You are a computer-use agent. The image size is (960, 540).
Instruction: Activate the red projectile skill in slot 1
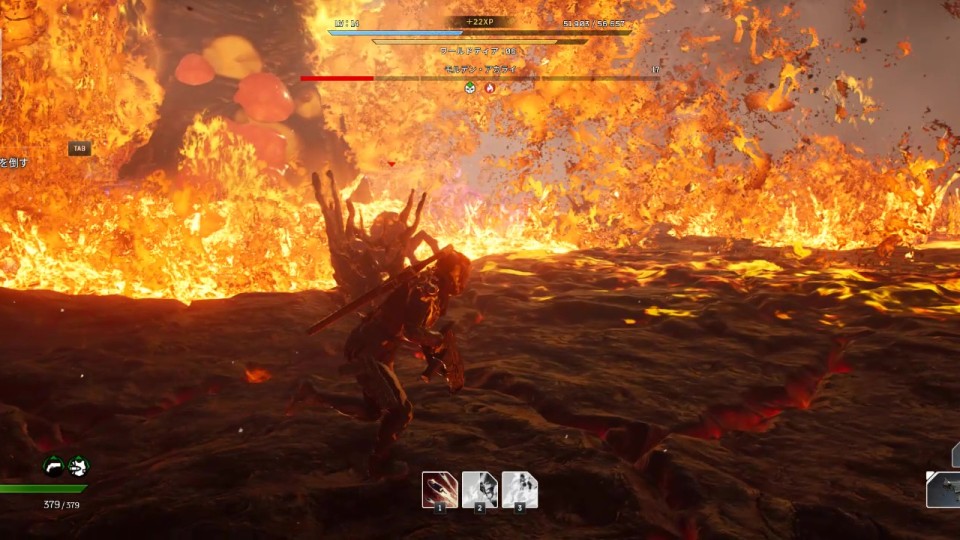439,489
